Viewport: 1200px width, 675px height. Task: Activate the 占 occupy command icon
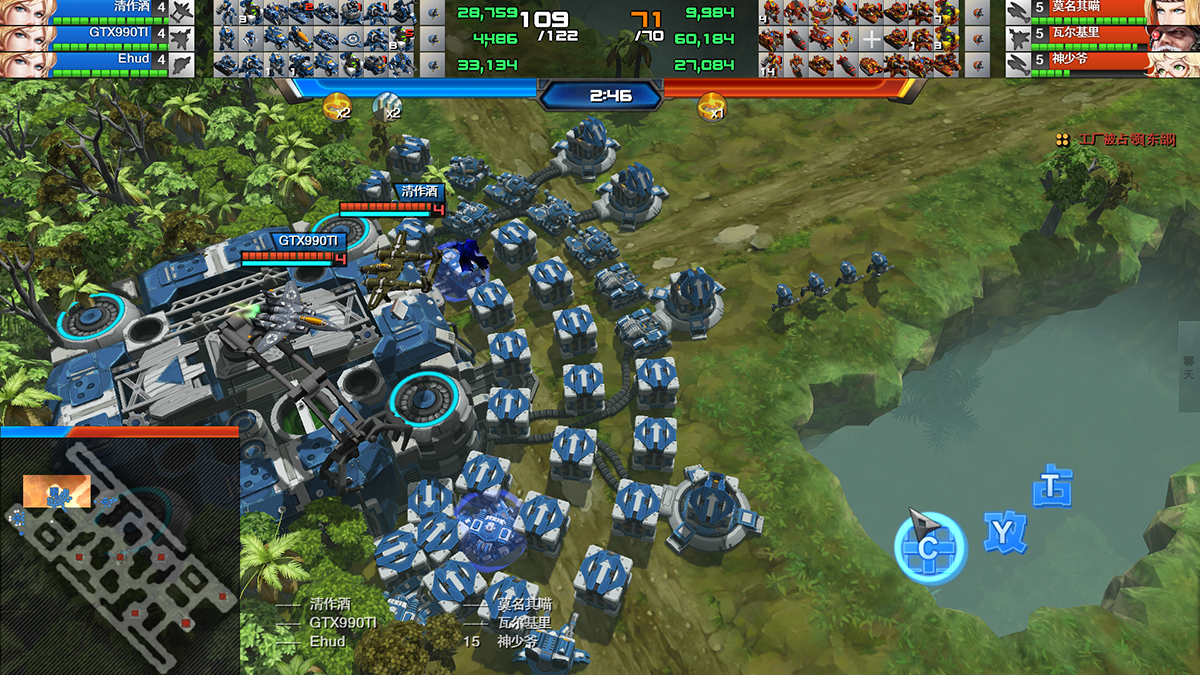tap(1052, 486)
